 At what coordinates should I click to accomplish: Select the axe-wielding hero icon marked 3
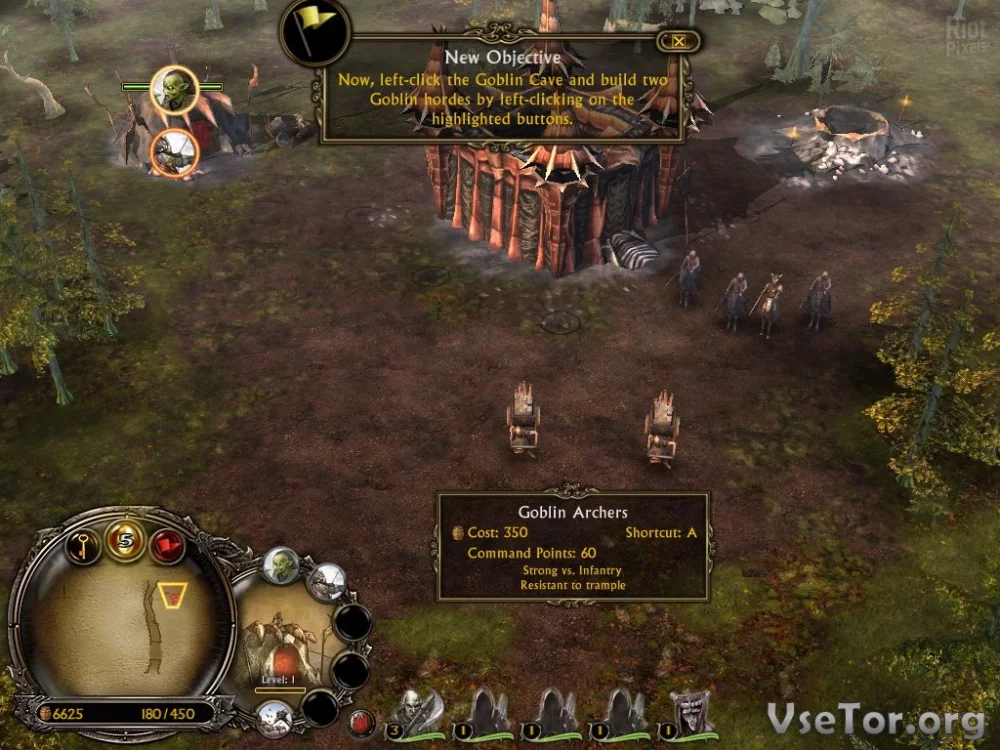click(x=415, y=712)
